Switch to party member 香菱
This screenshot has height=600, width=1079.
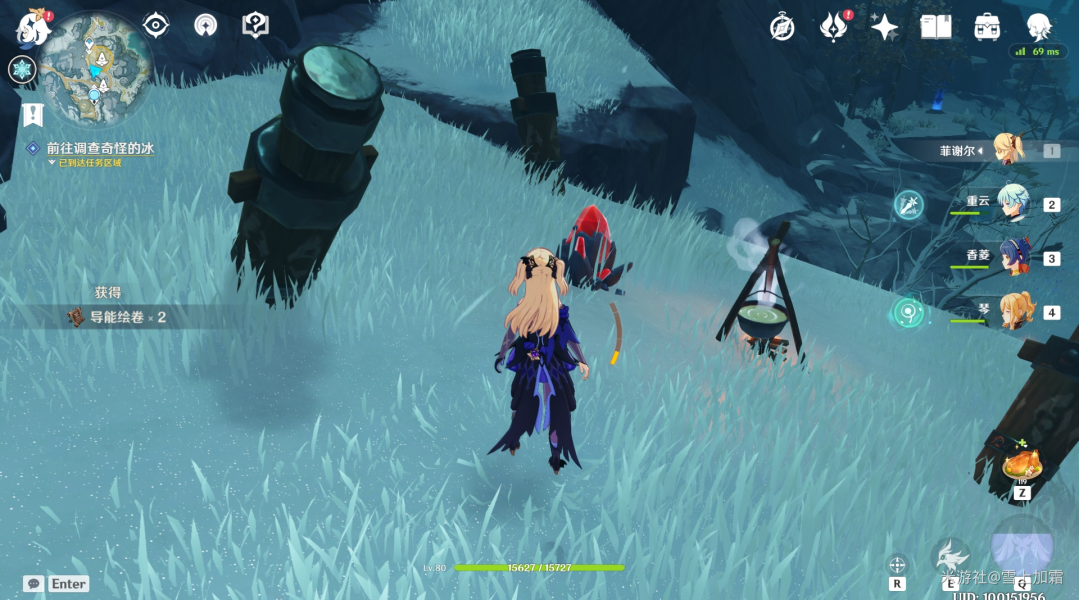1013,257
